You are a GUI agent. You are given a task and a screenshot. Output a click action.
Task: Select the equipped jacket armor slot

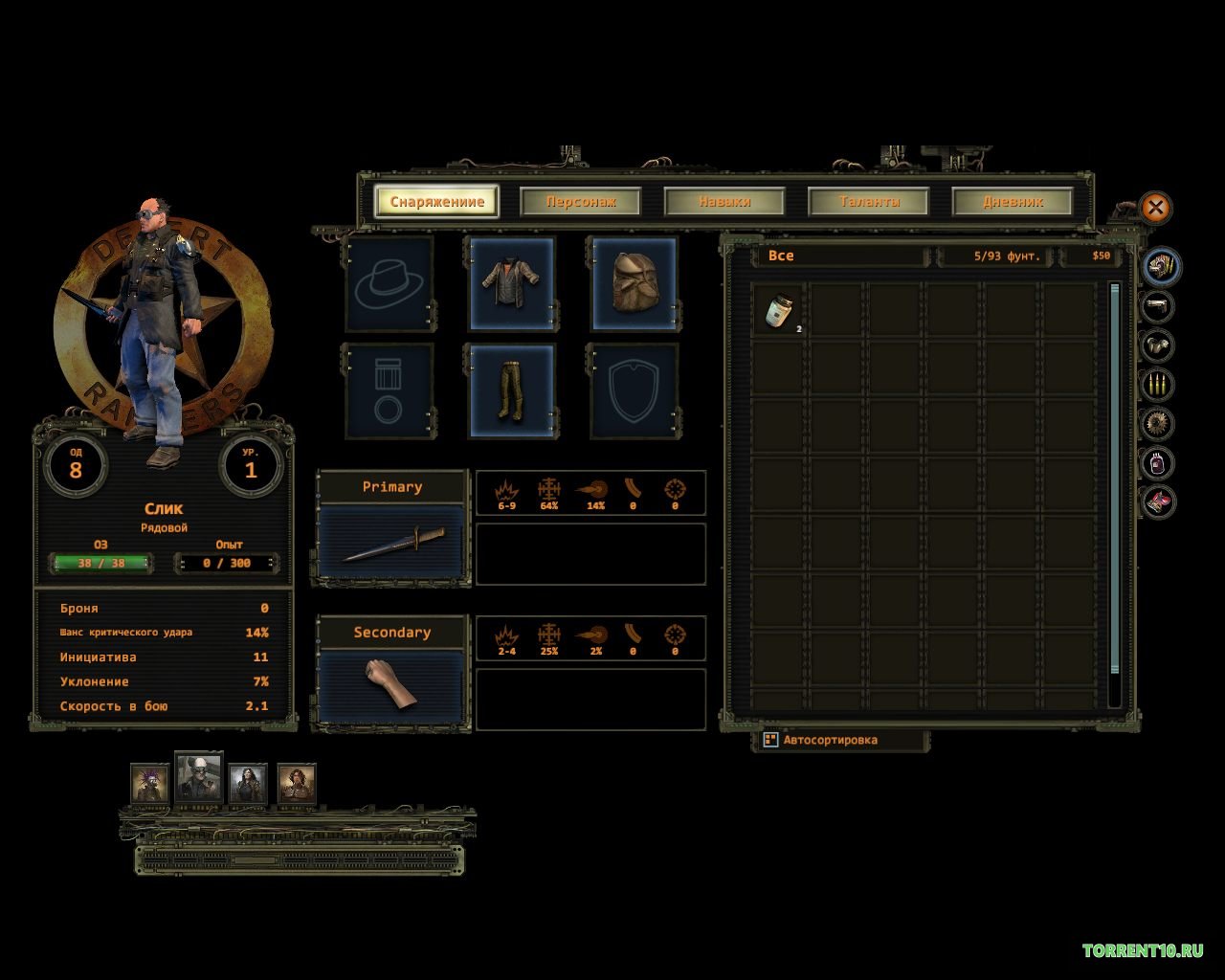tap(511, 283)
